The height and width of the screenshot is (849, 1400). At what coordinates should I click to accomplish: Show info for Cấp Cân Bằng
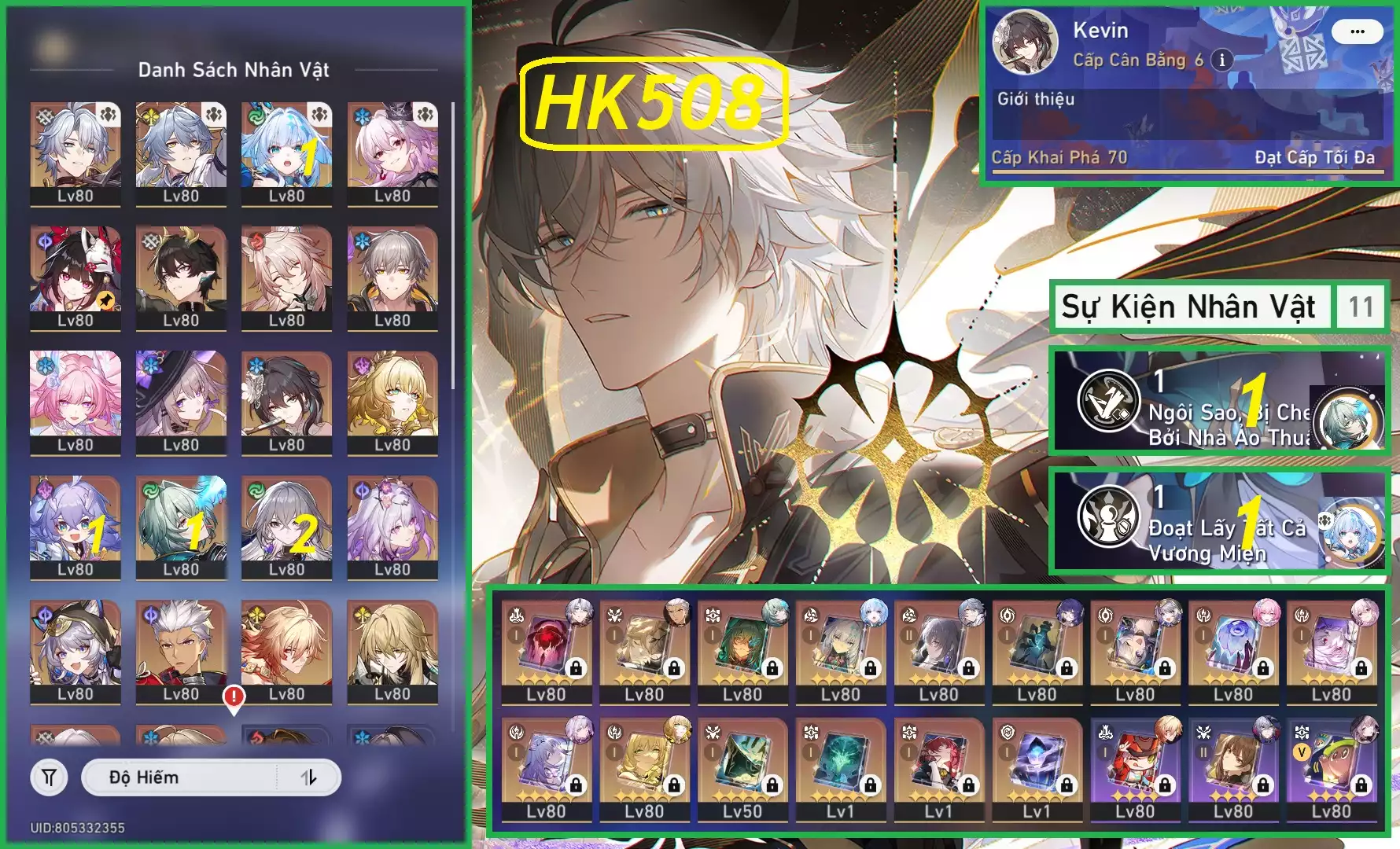click(1221, 60)
